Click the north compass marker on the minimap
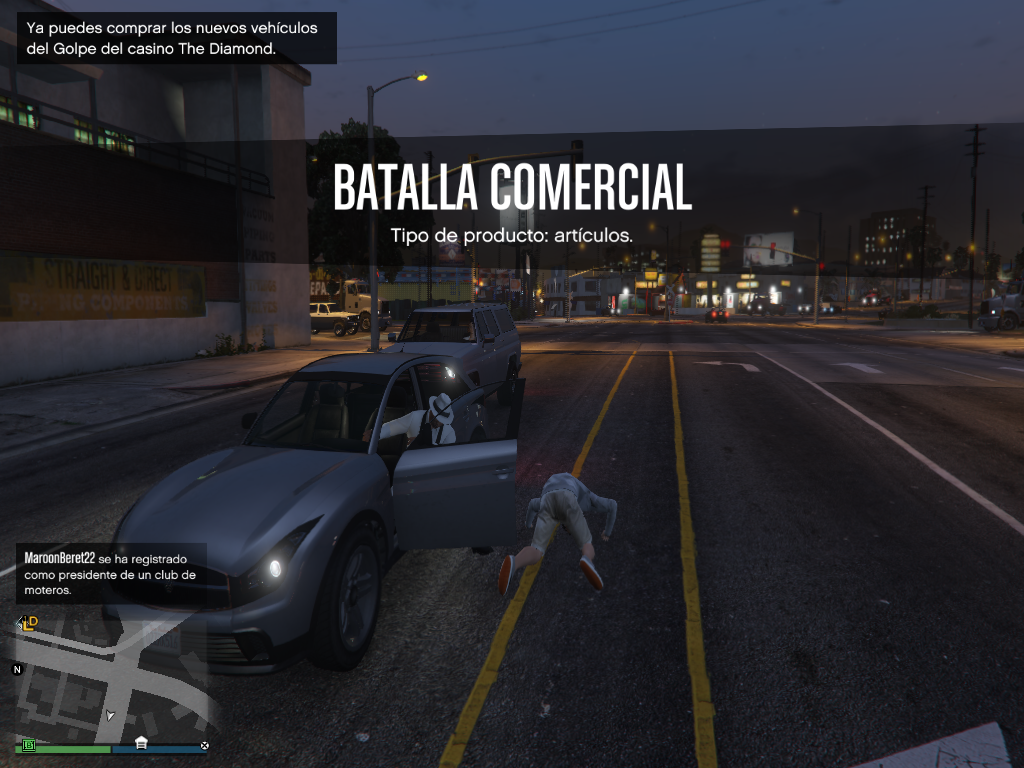 pyautogui.click(x=17, y=669)
